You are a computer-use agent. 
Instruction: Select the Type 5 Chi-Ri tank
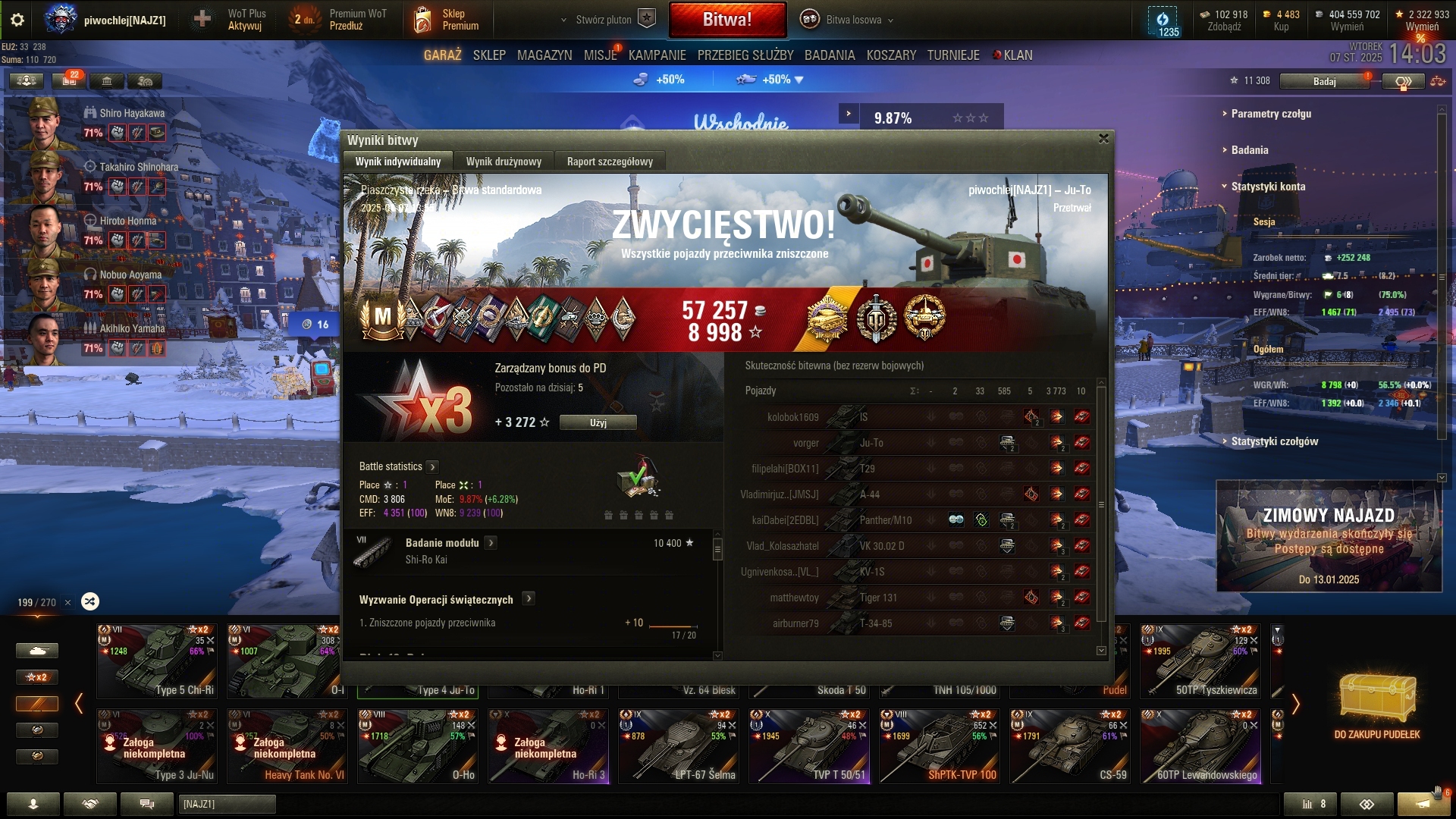pyautogui.click(x=157, y=661)
